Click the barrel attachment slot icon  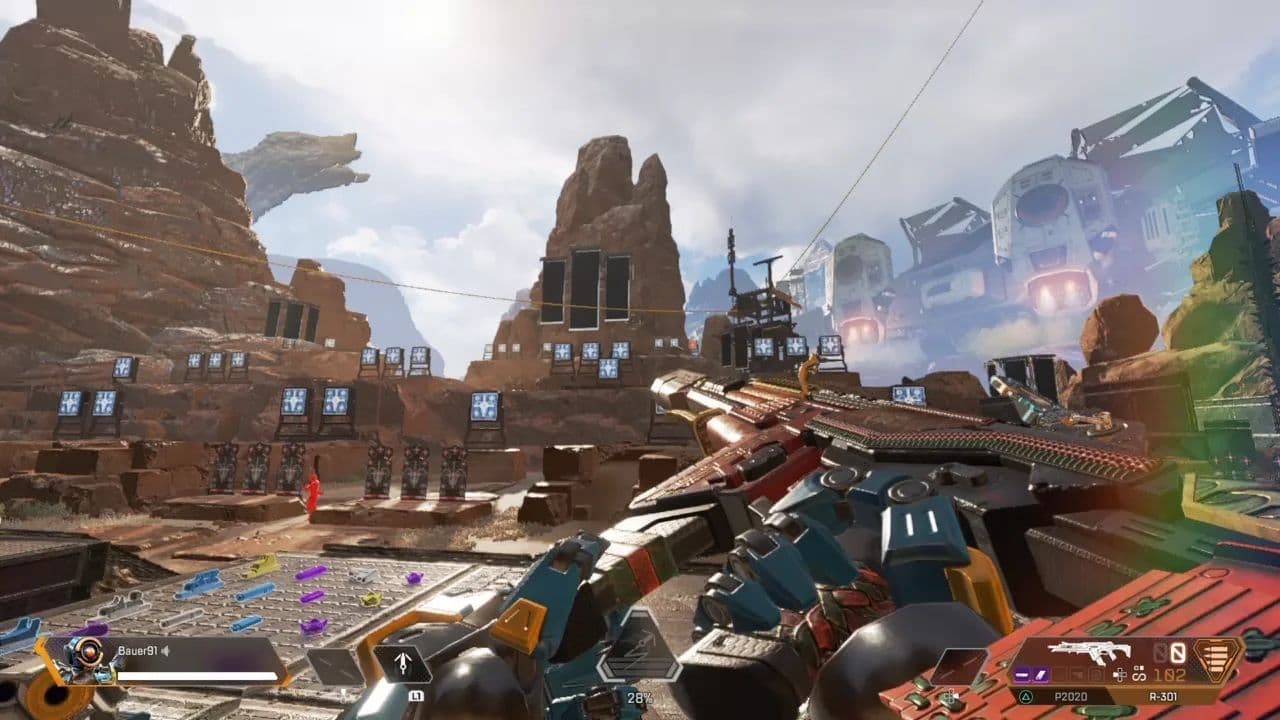pyautogui.click(x=1022, y=674)
